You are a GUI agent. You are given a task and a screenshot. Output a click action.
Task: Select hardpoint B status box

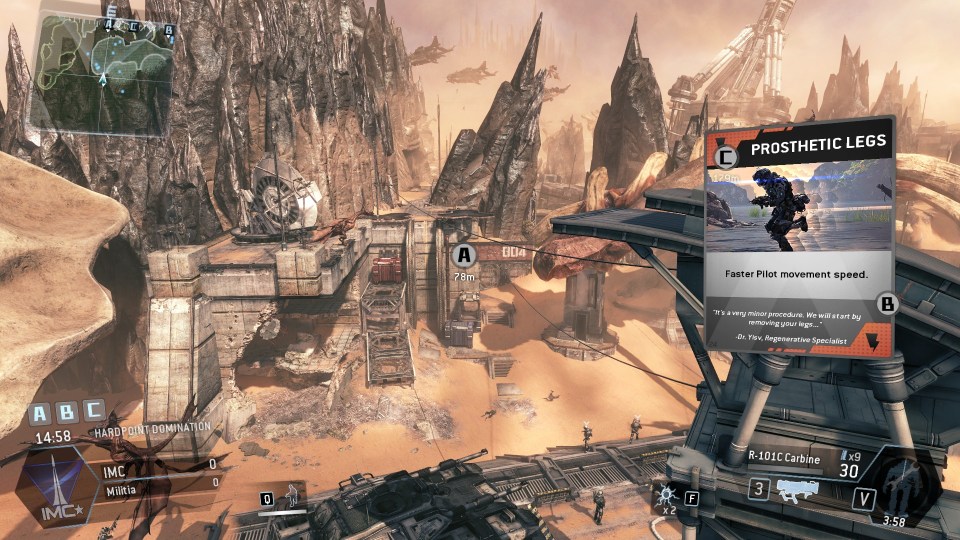67,412
